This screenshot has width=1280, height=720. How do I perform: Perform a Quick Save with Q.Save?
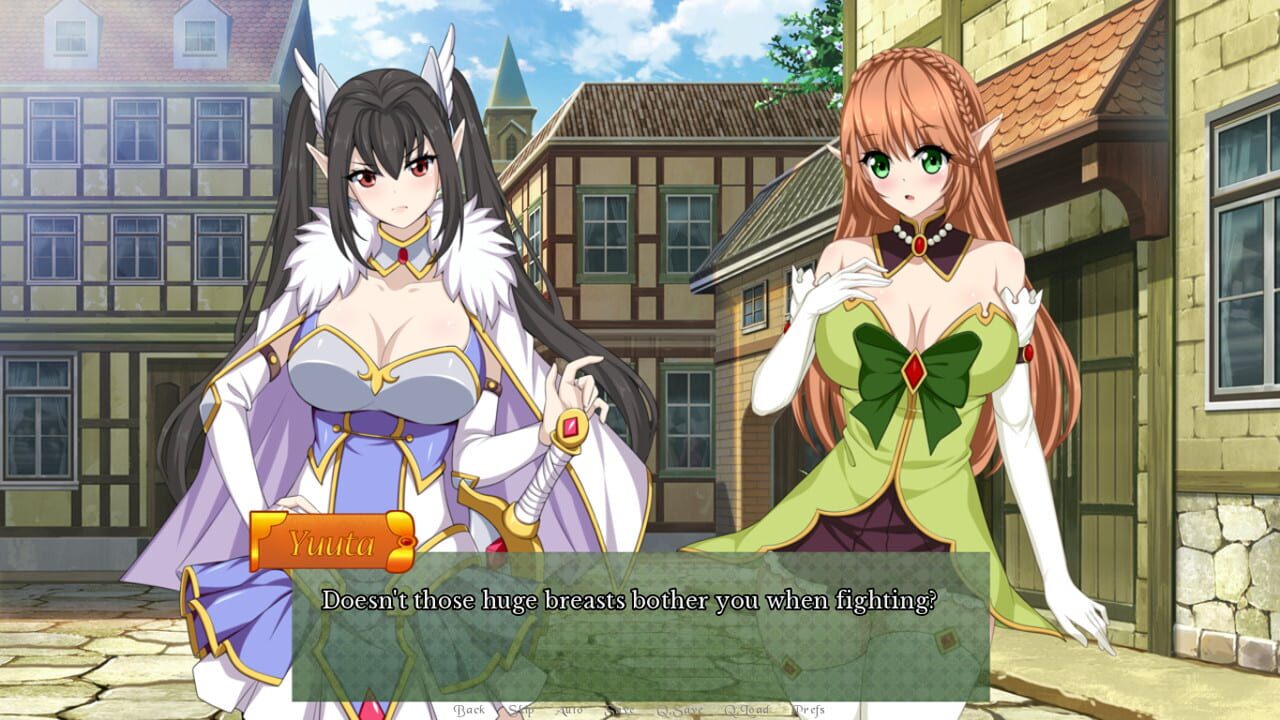coord(681,710)
